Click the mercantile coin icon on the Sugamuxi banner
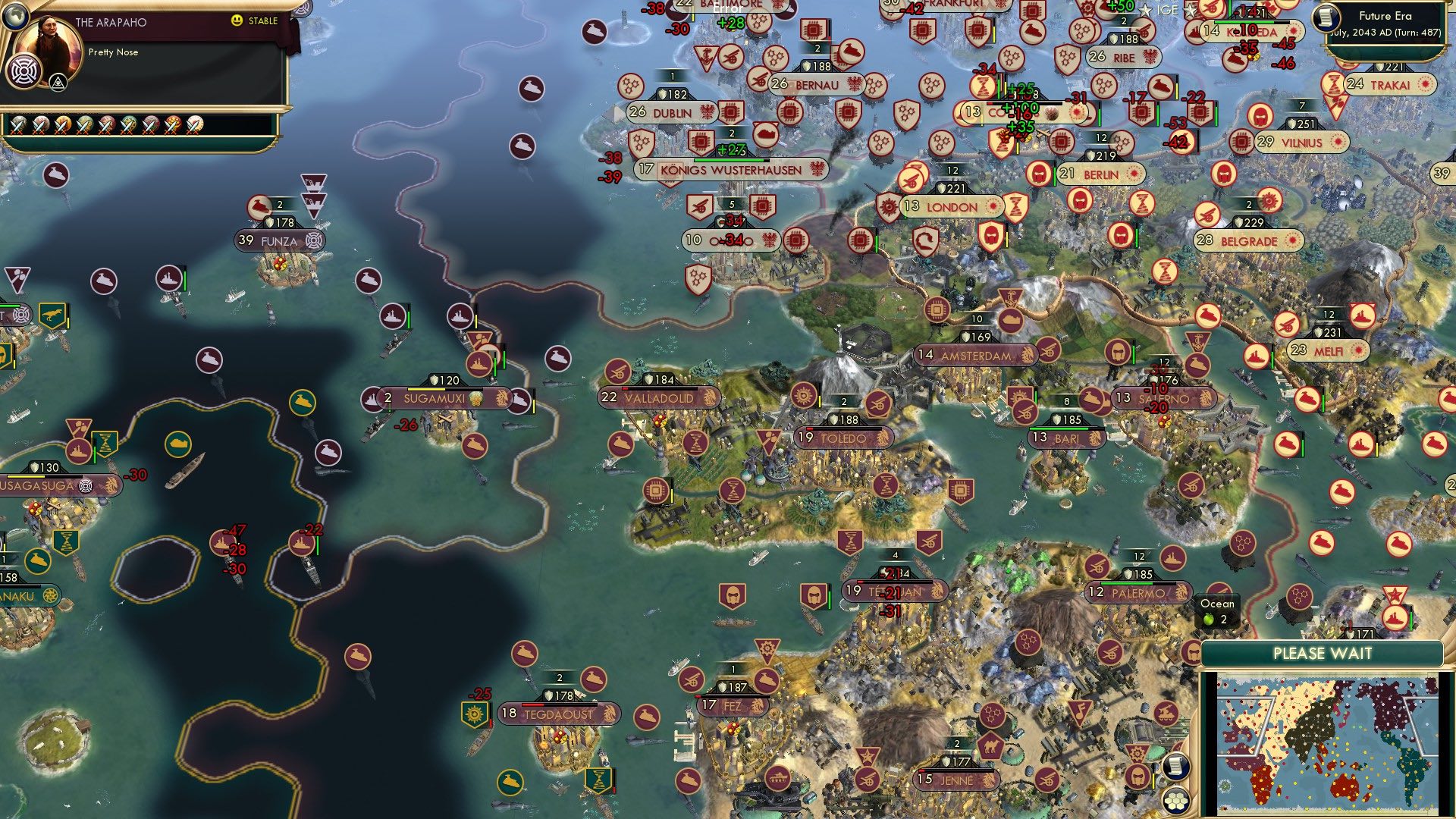The width and height of the screenshot is (1456, 819). pos(475,400)
